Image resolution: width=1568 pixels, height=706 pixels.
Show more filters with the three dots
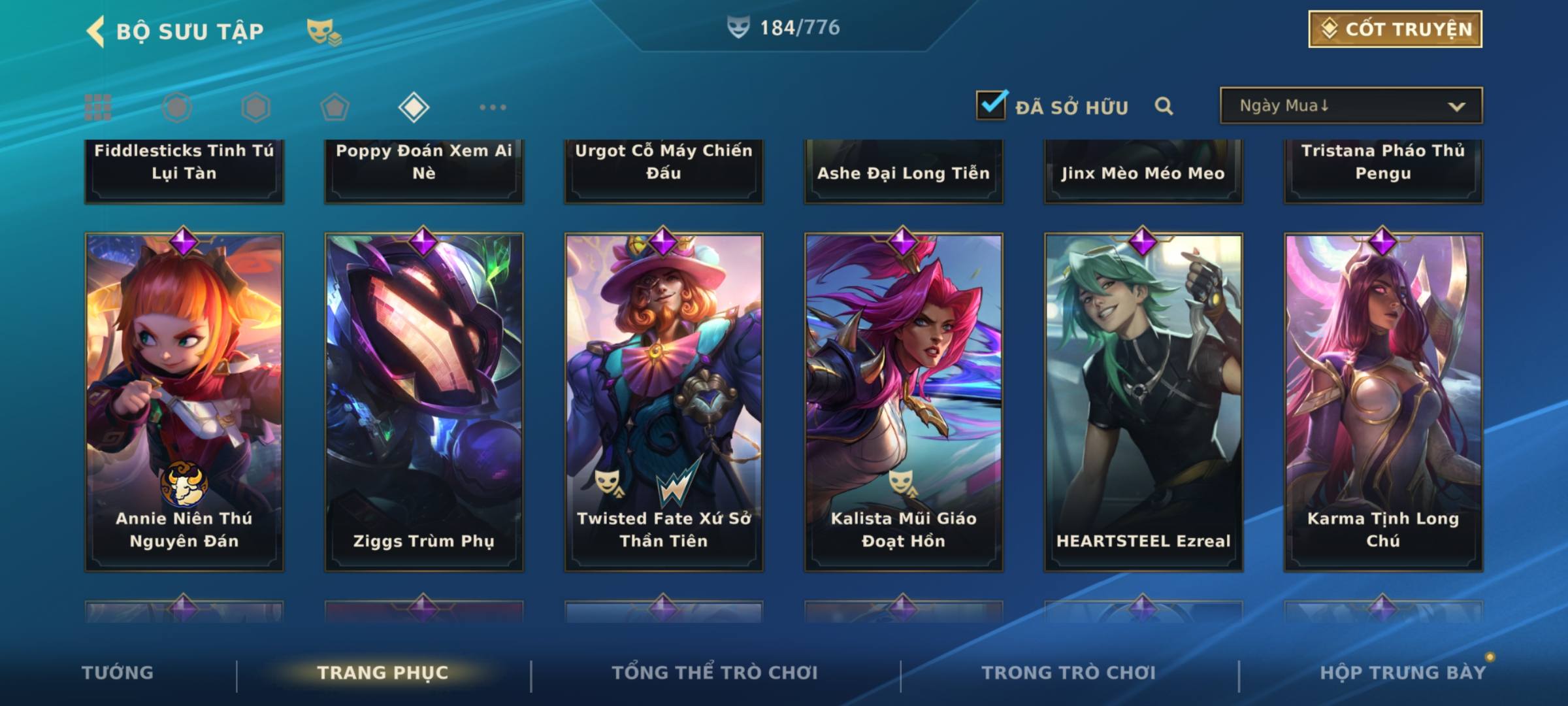493,107
